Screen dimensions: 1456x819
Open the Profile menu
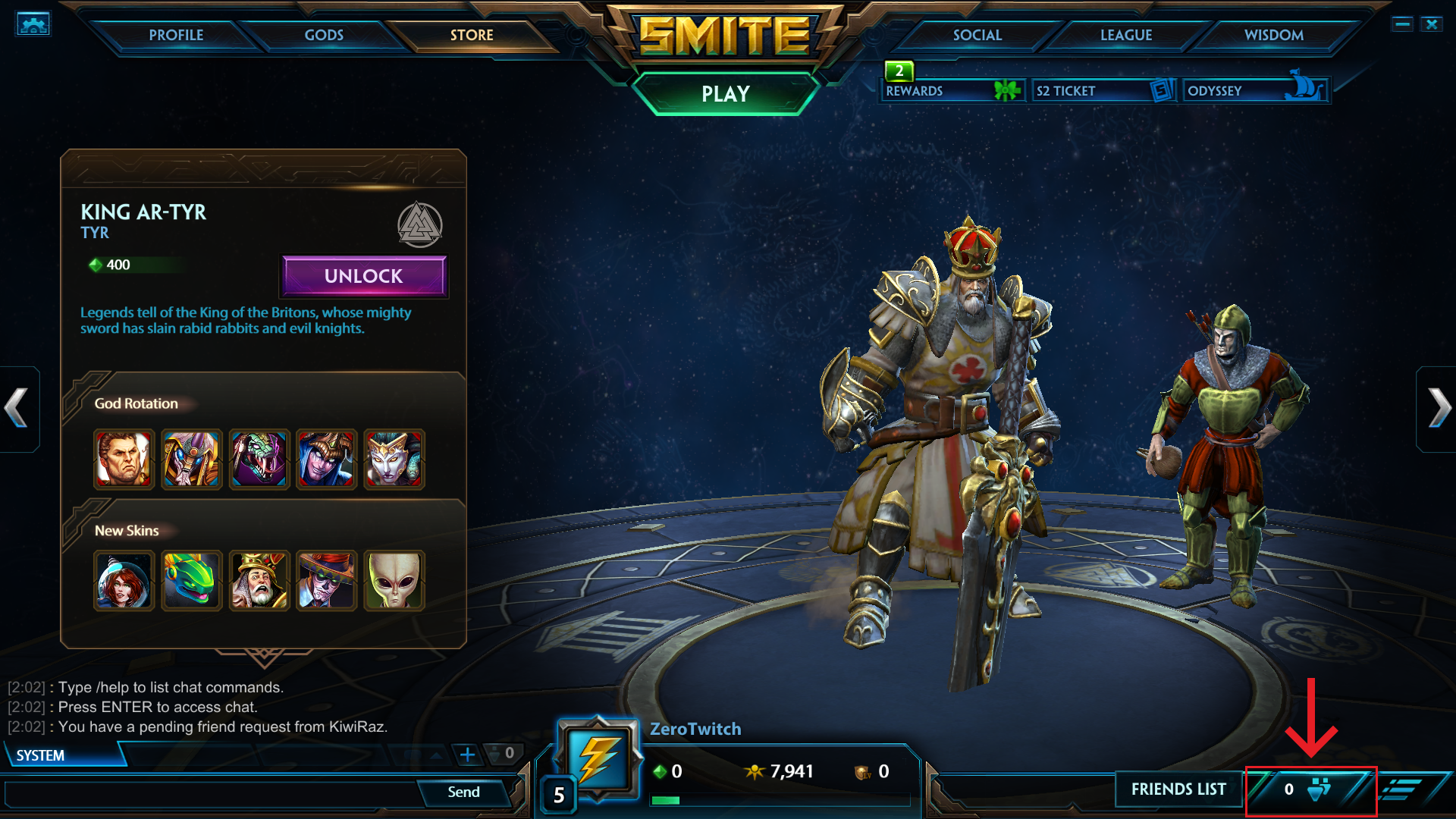[x=176, y=35]
